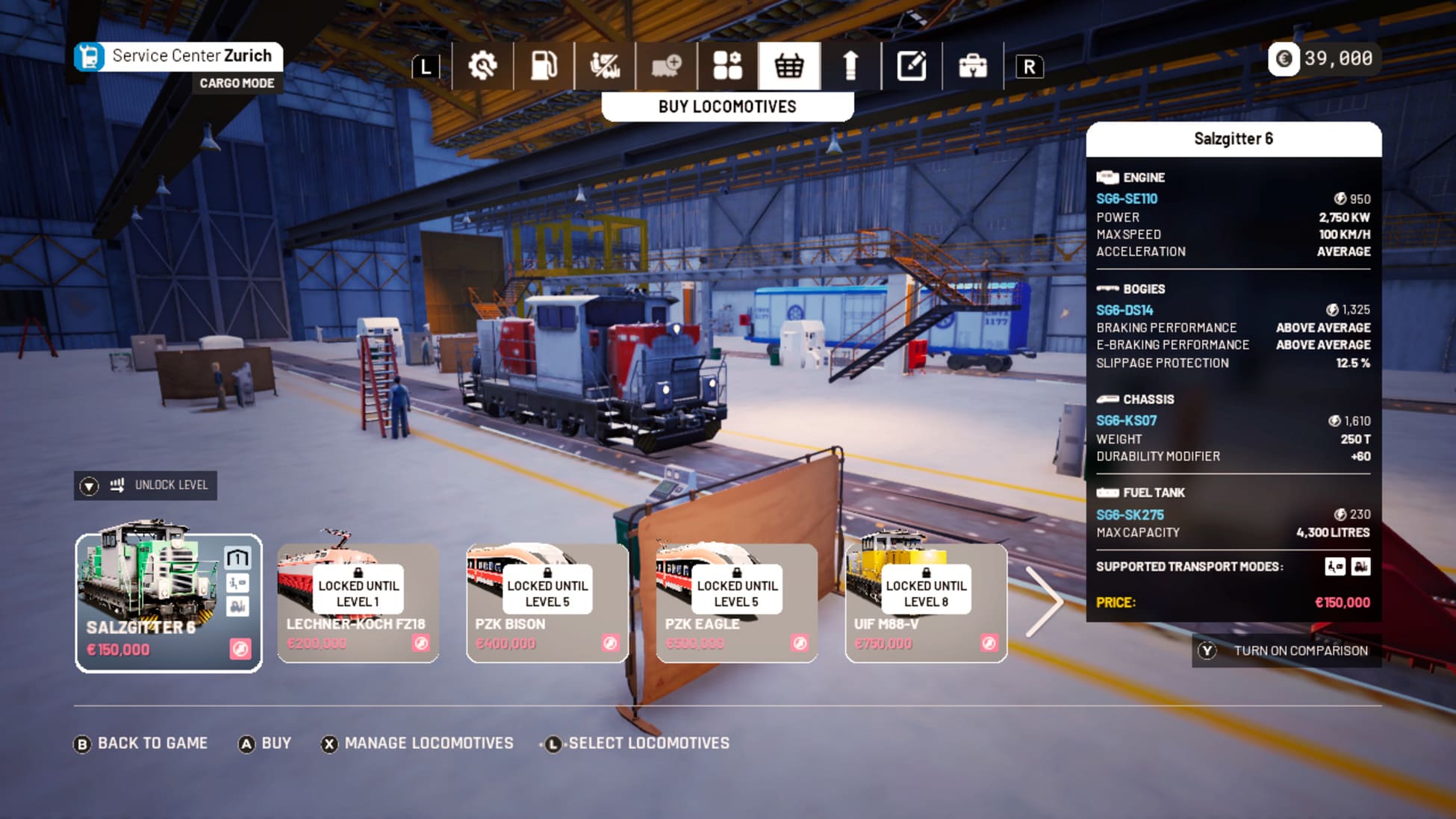
Task: Toggle the cargo transport mode on Salzgitter card
Action: tap(237, 606)
